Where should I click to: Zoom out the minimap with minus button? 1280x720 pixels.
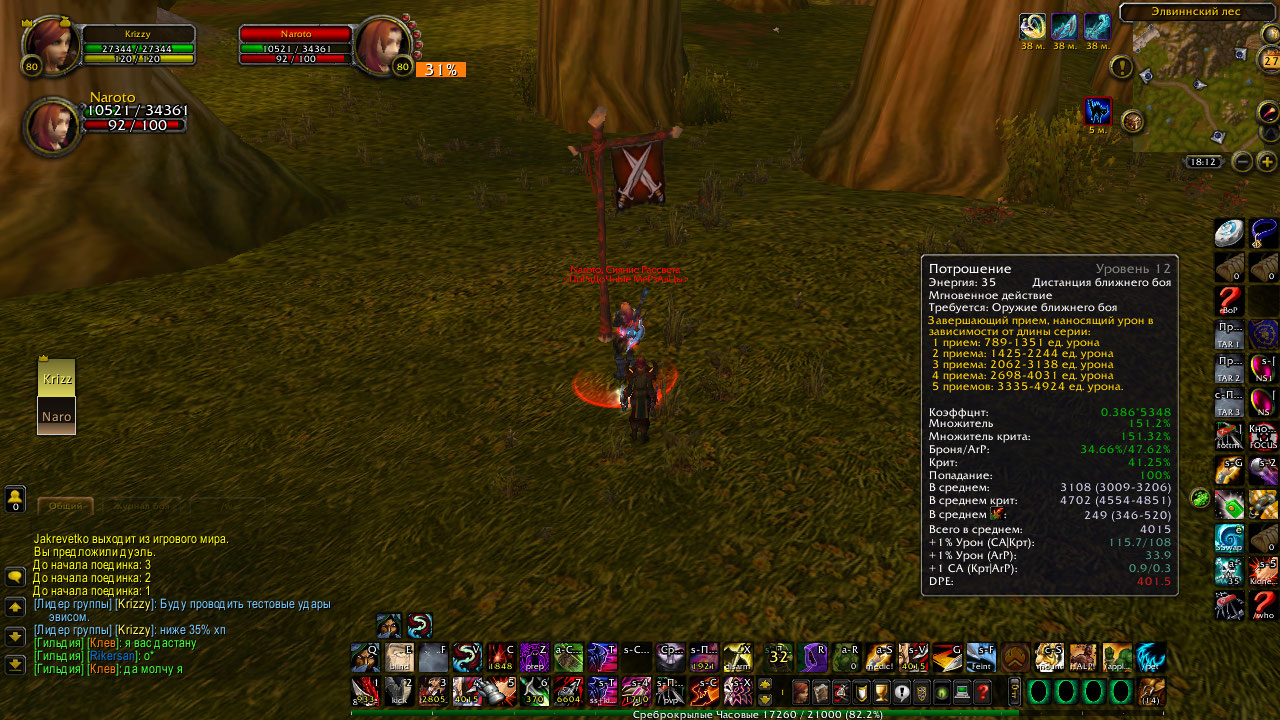(1242, 162)
